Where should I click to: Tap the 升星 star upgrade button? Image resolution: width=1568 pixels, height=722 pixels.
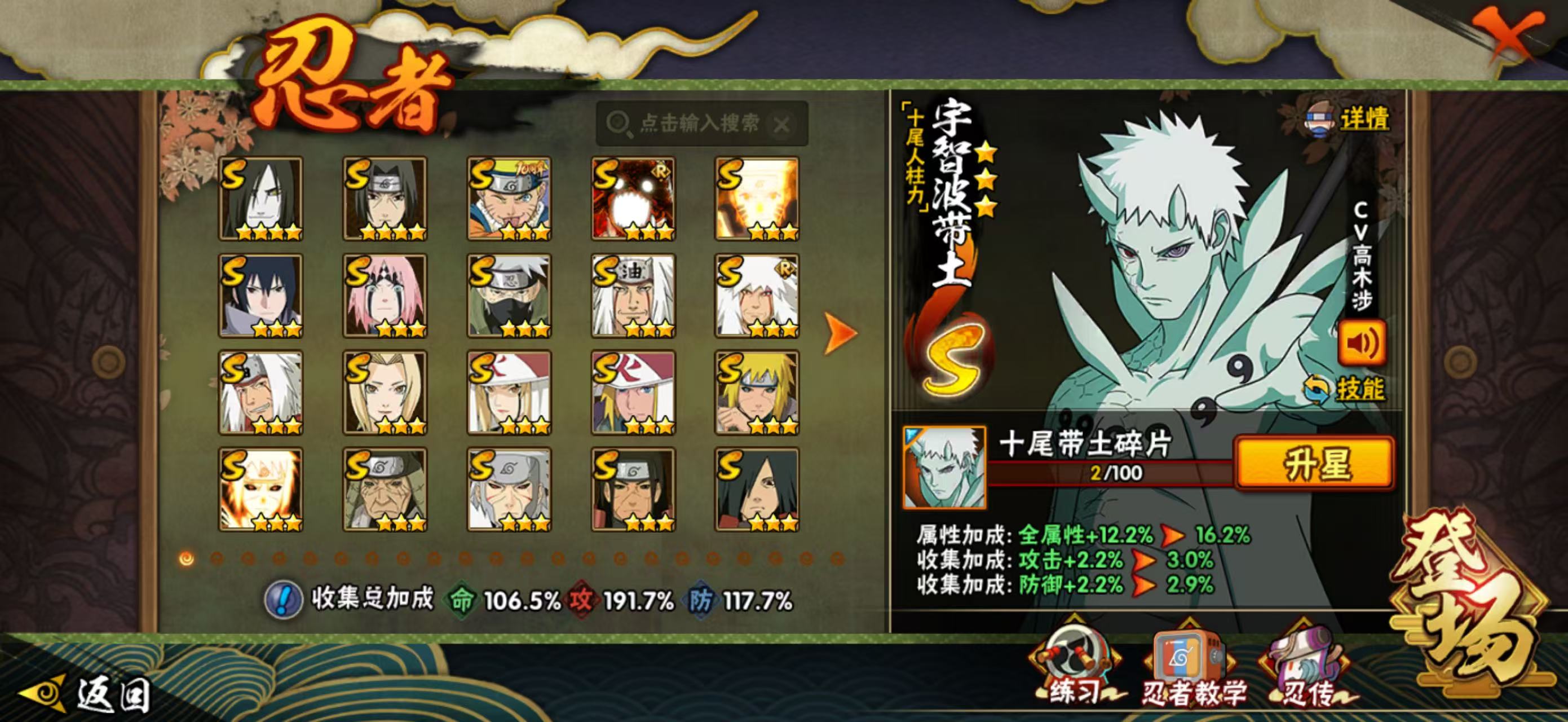tap(1315, 464)
